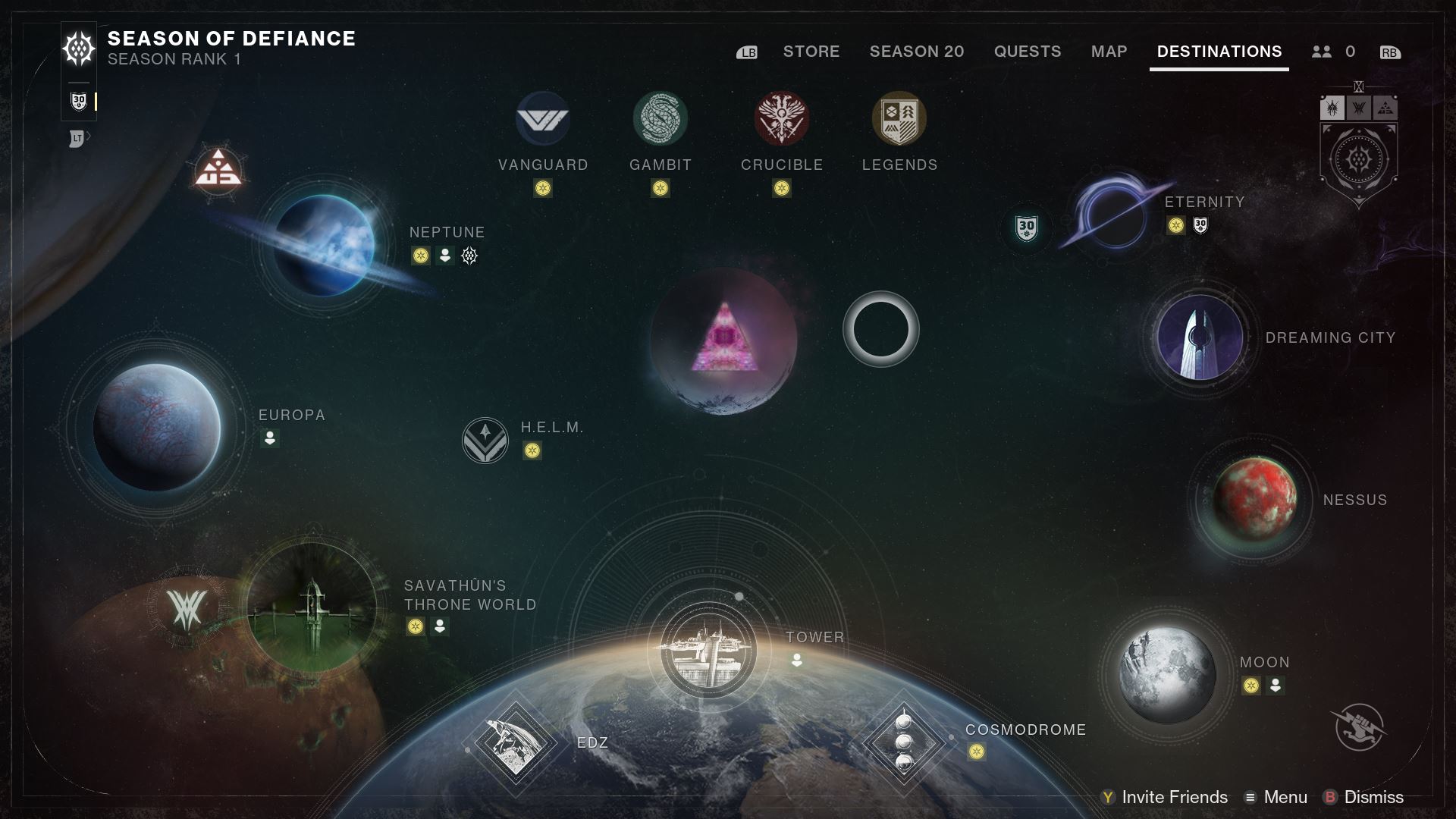This screenshot has height=819, width=1456.
Task: Select the Legends emblem
Action: [x=899, y=119]
